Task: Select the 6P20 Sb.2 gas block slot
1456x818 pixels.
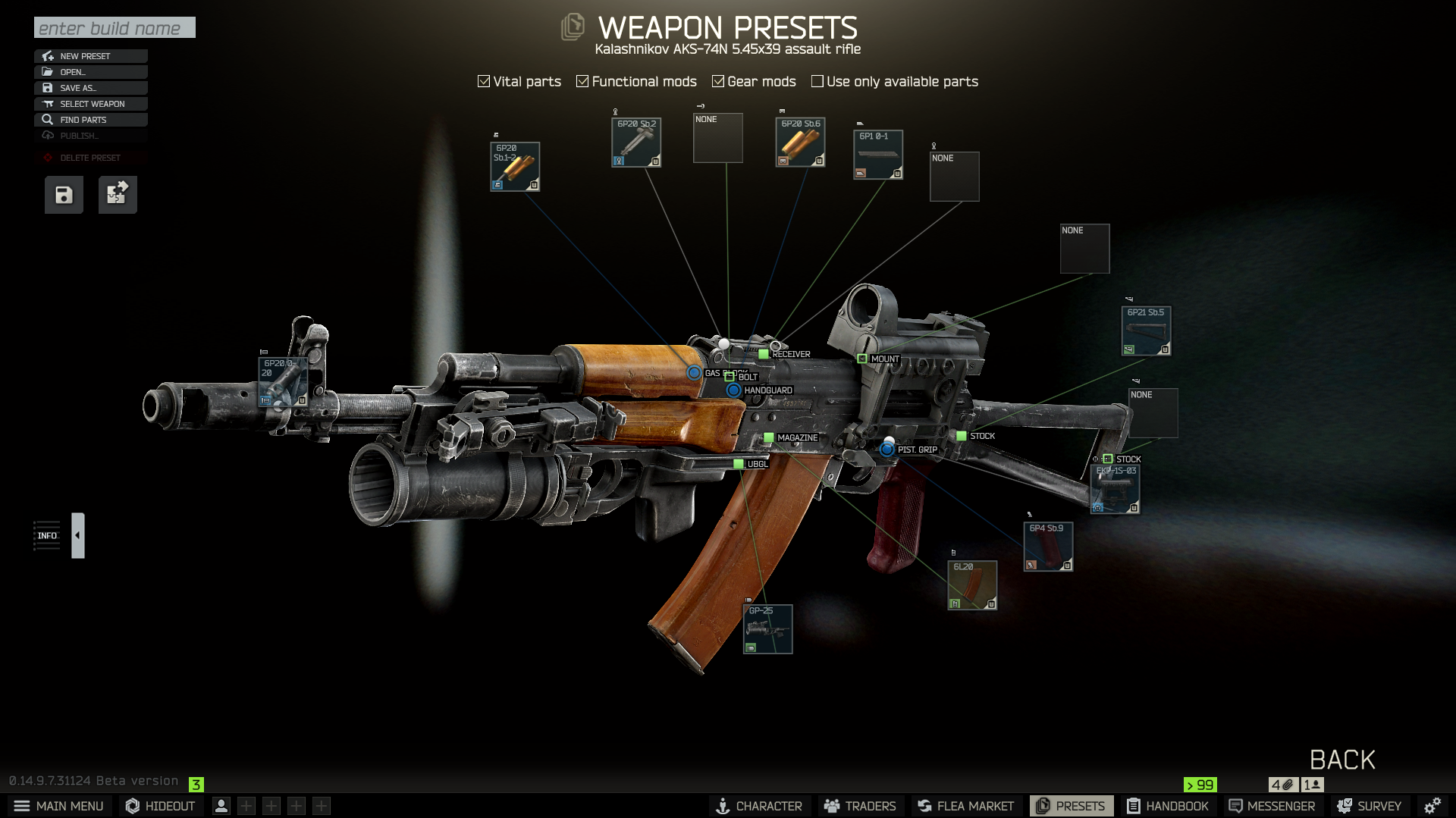Action: [636, 143]
